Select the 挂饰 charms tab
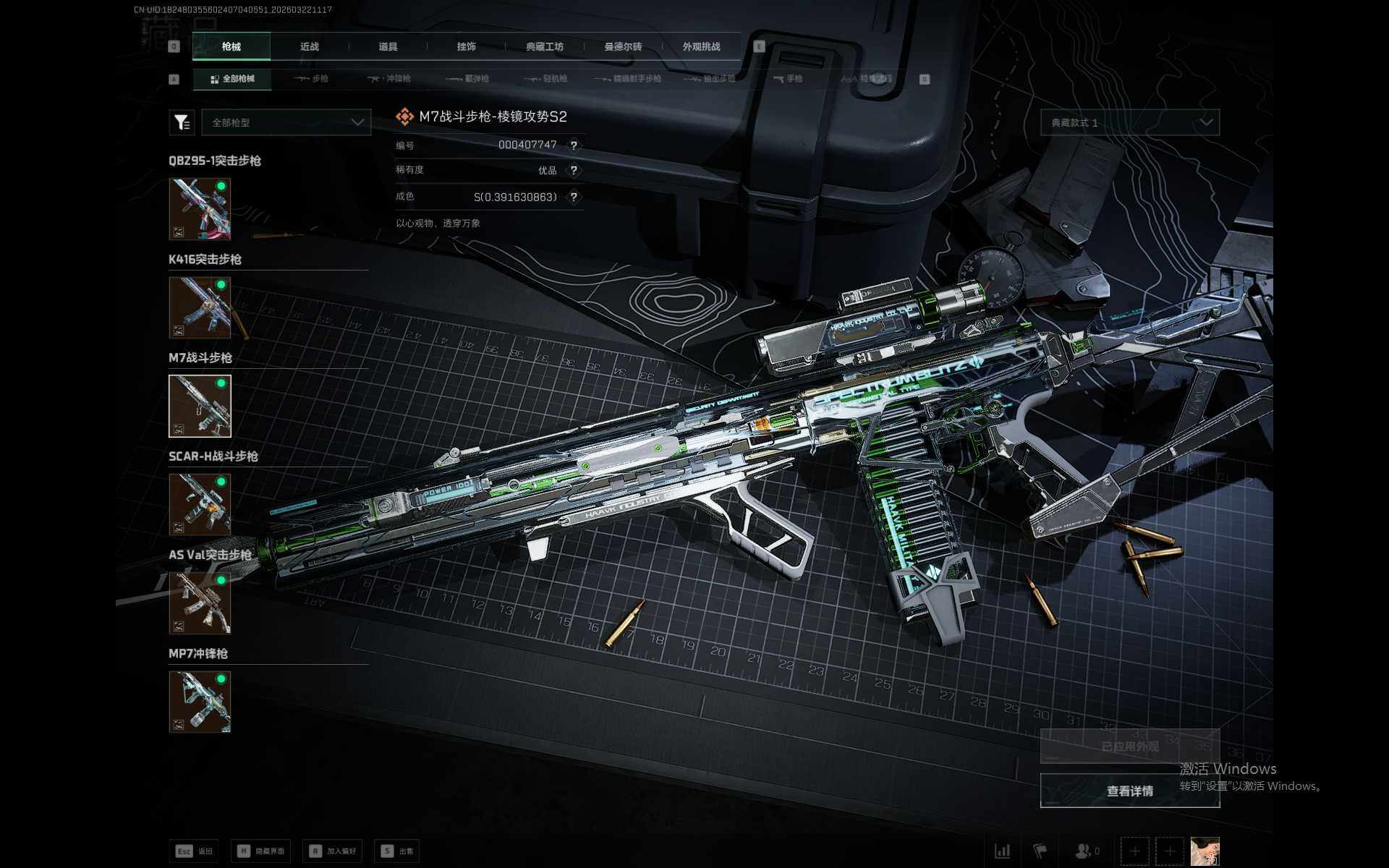Viewport: 1389px width, 868px height. [467, 47]
